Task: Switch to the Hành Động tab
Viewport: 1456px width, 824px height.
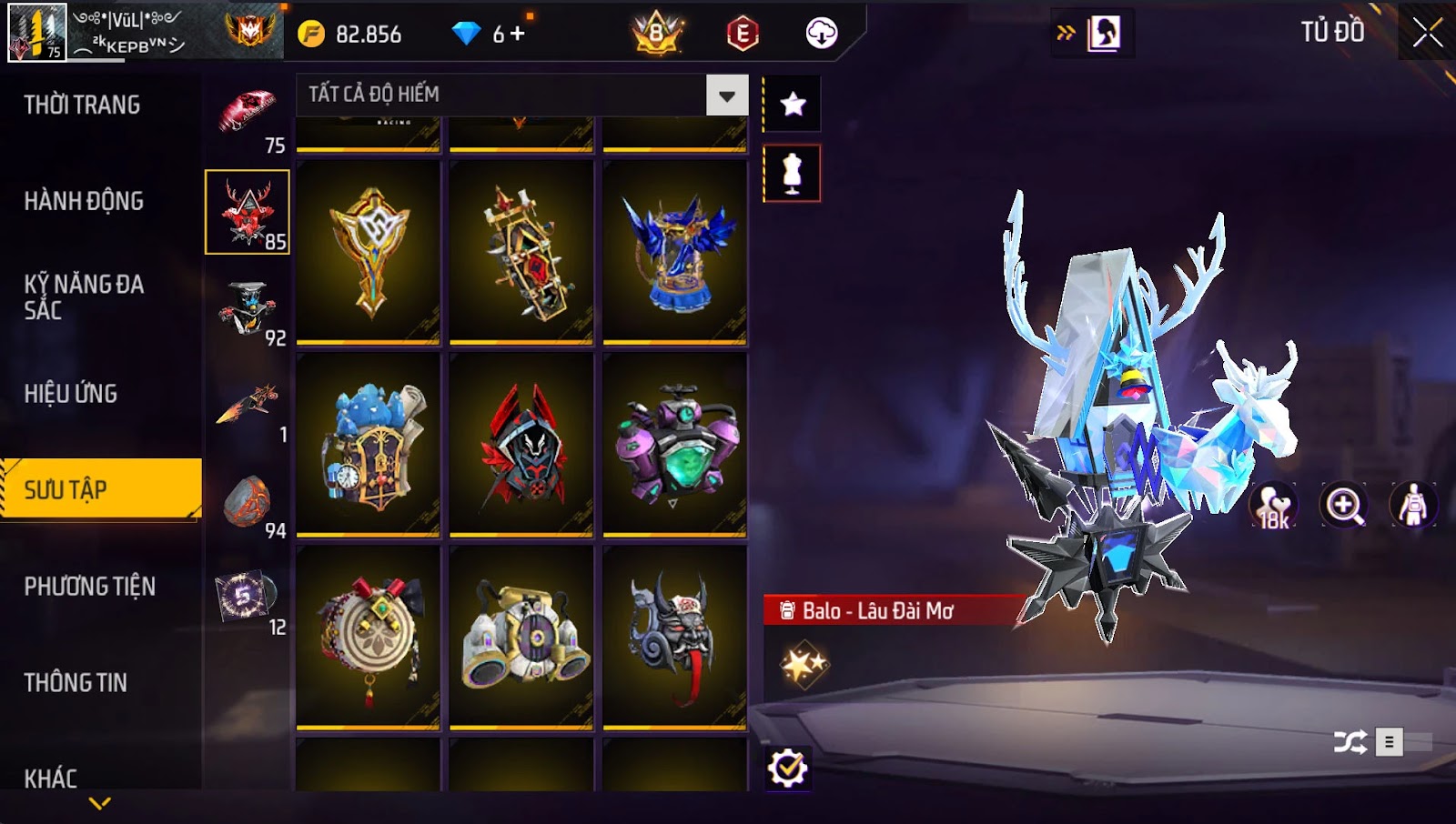Action: pos(84,201)
